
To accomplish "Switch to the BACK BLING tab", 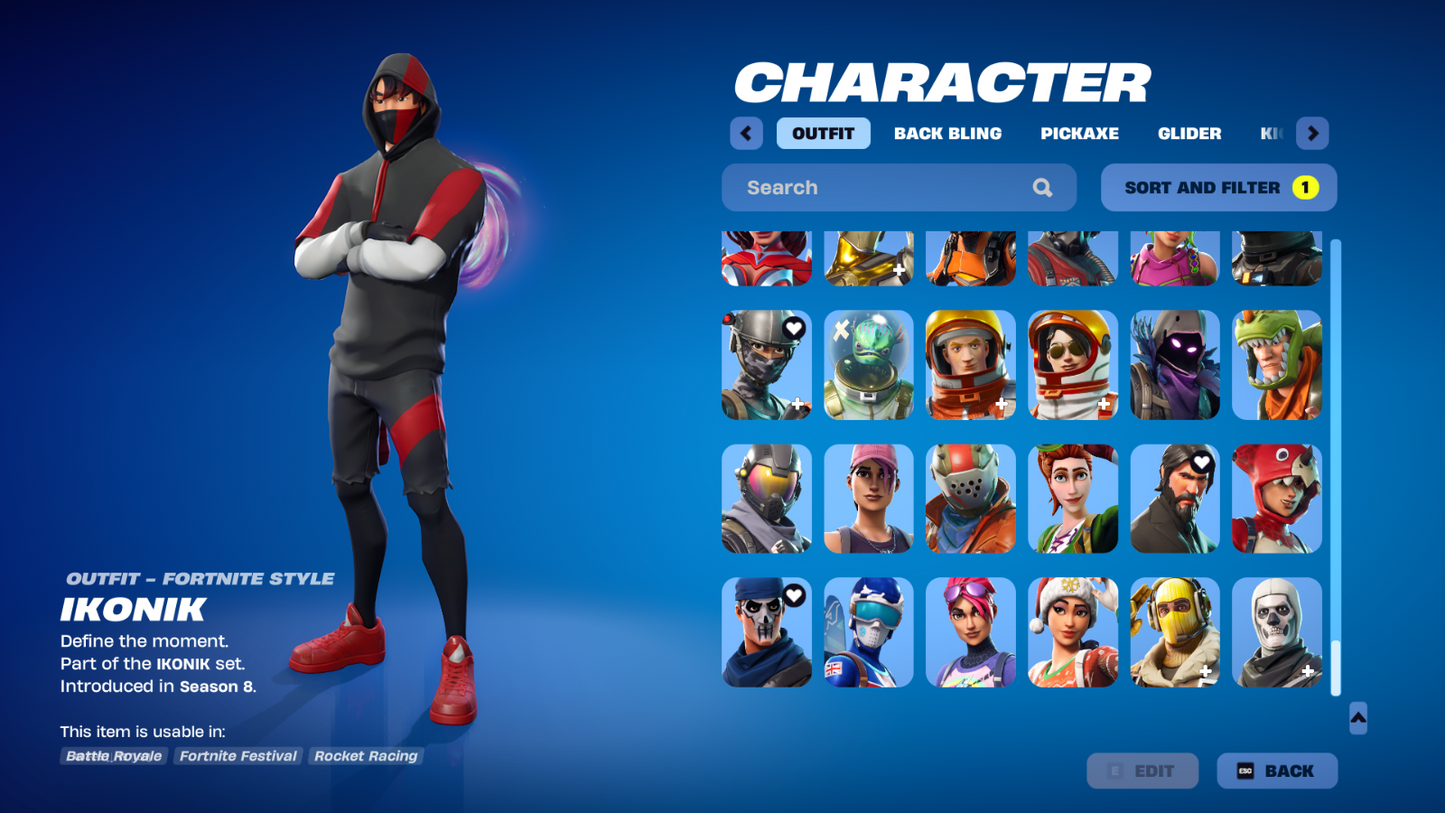I will pos(947,133).
